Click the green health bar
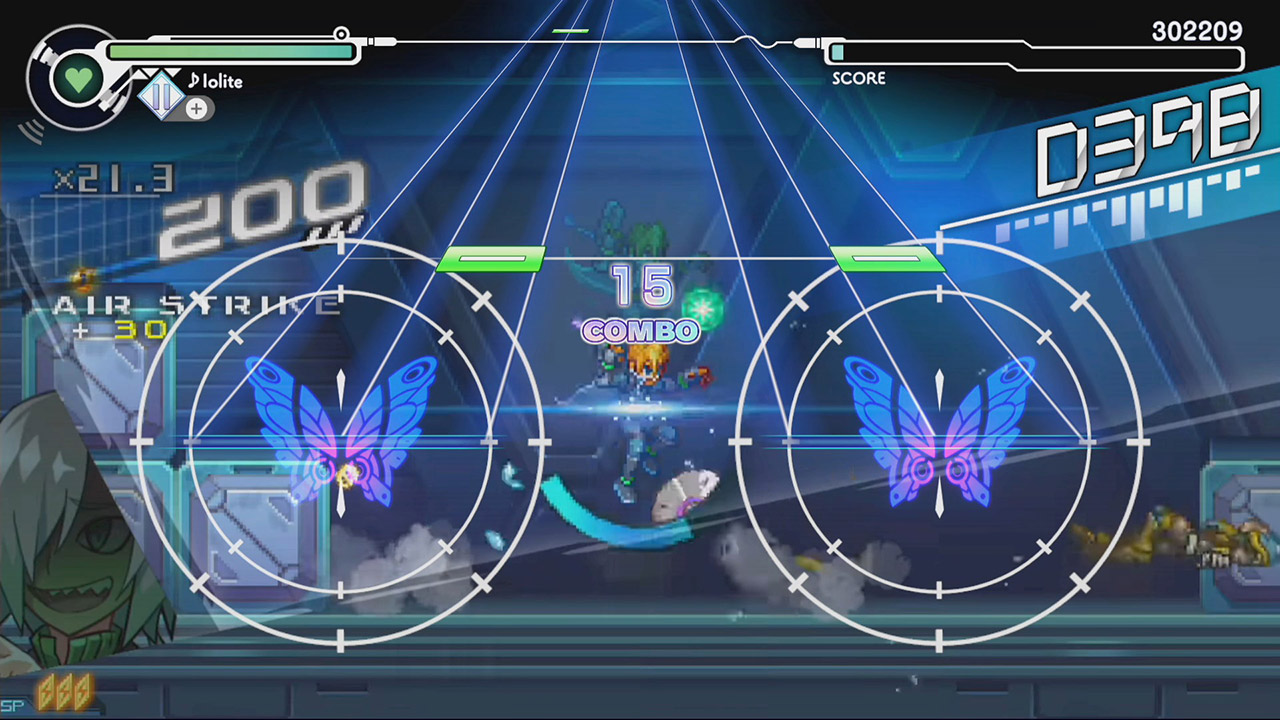Screen dimensions: 1280x720 click(230, 50)
